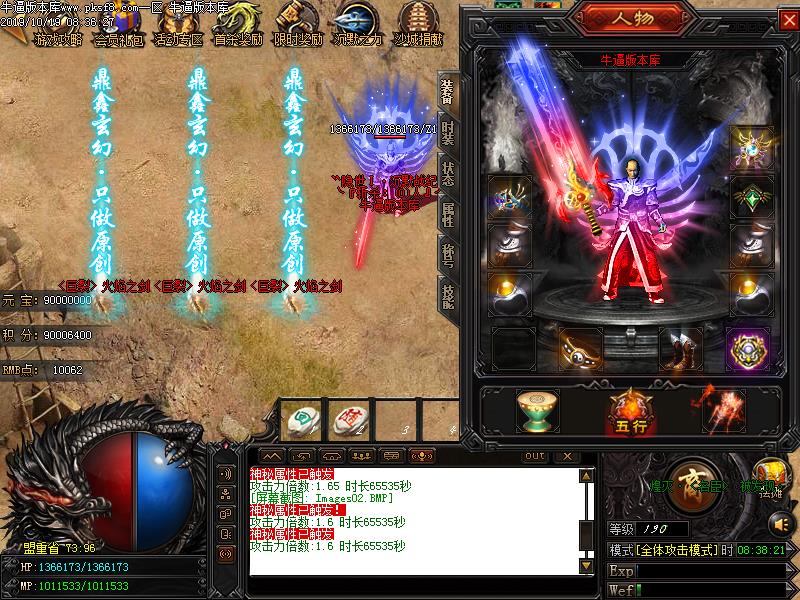Open the 沙城捐献 donation menu

tap(418, 24)
